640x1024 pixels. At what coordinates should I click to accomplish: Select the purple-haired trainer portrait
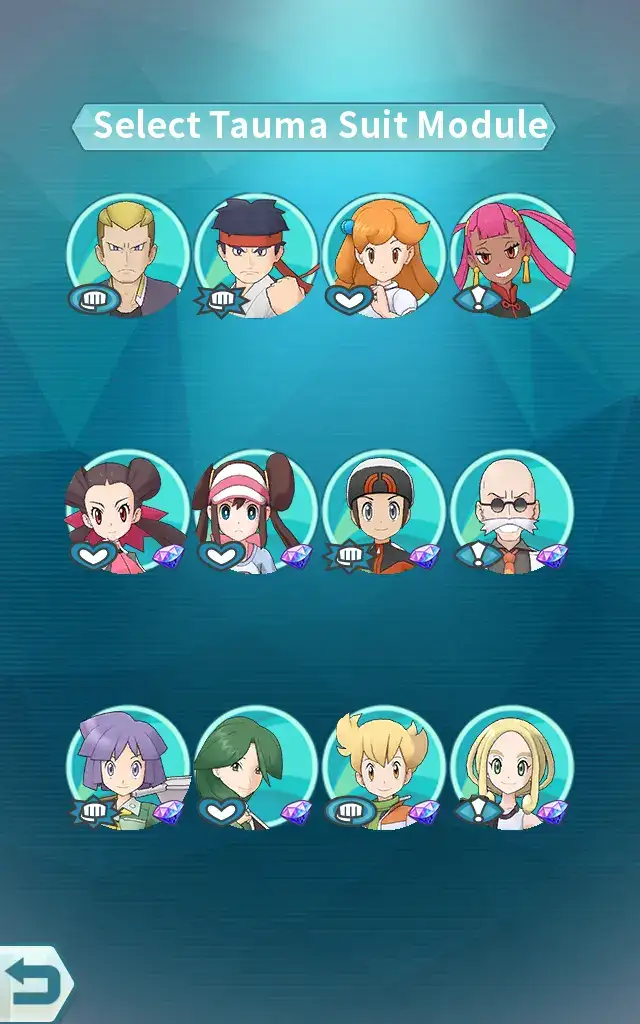coord(128,768)
